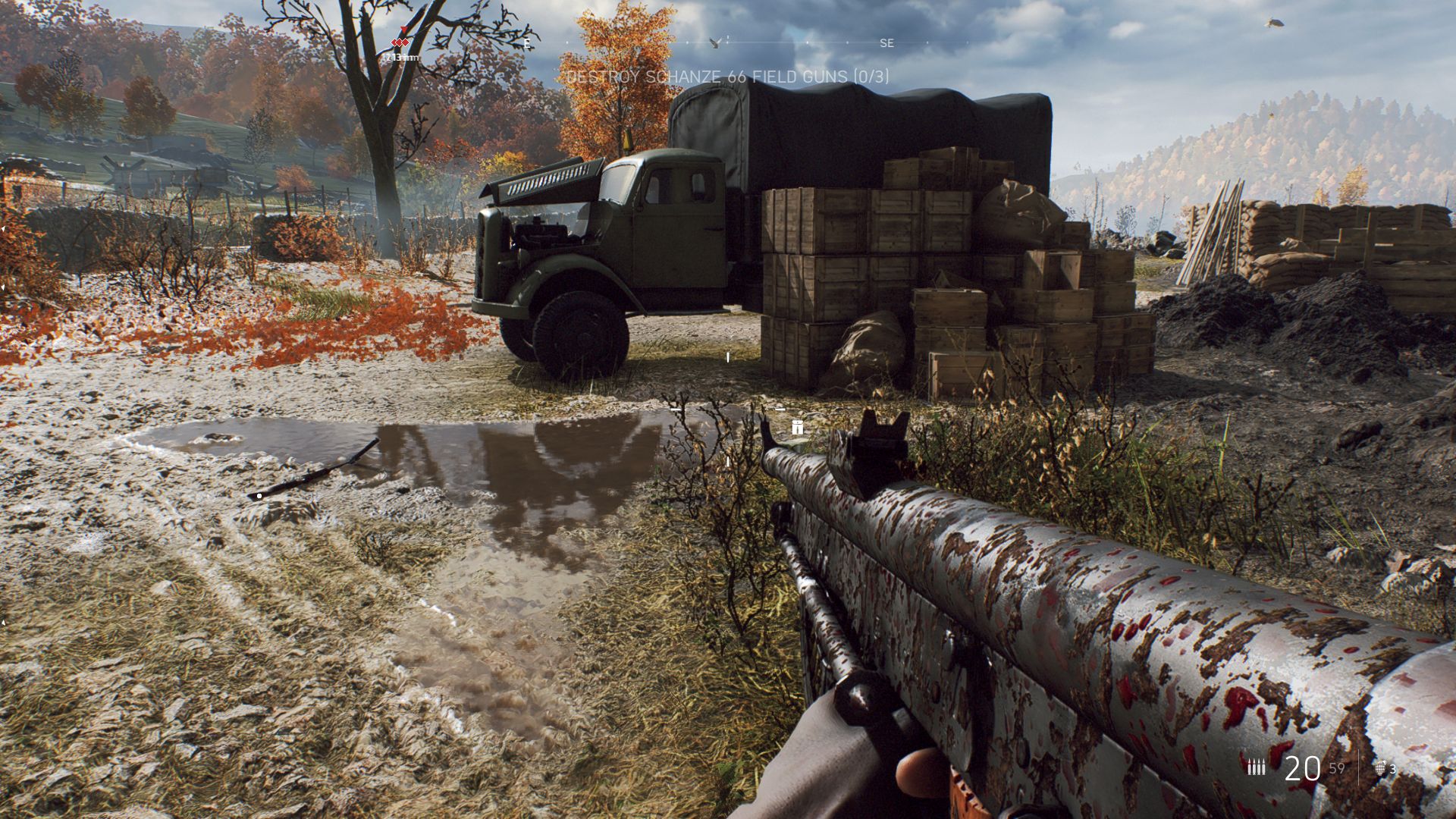Click the red diamond objective marker
This screenshot has width=1456, height=819.
tap(400, 42)
